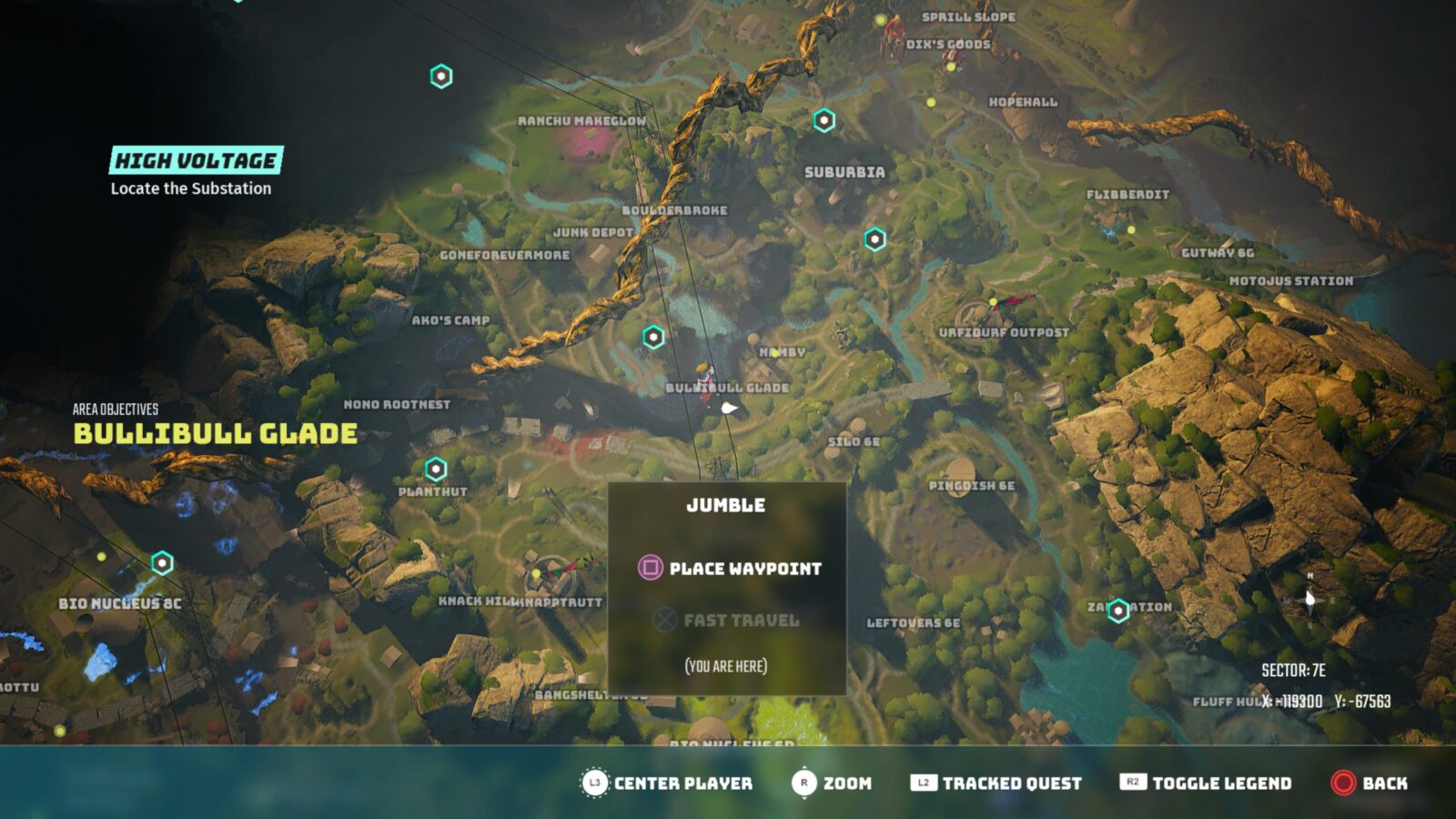Click the fast travel icon beside Bullibull Glade
1456x819 pixels.
pyautogui.click(x=652, y=336)
